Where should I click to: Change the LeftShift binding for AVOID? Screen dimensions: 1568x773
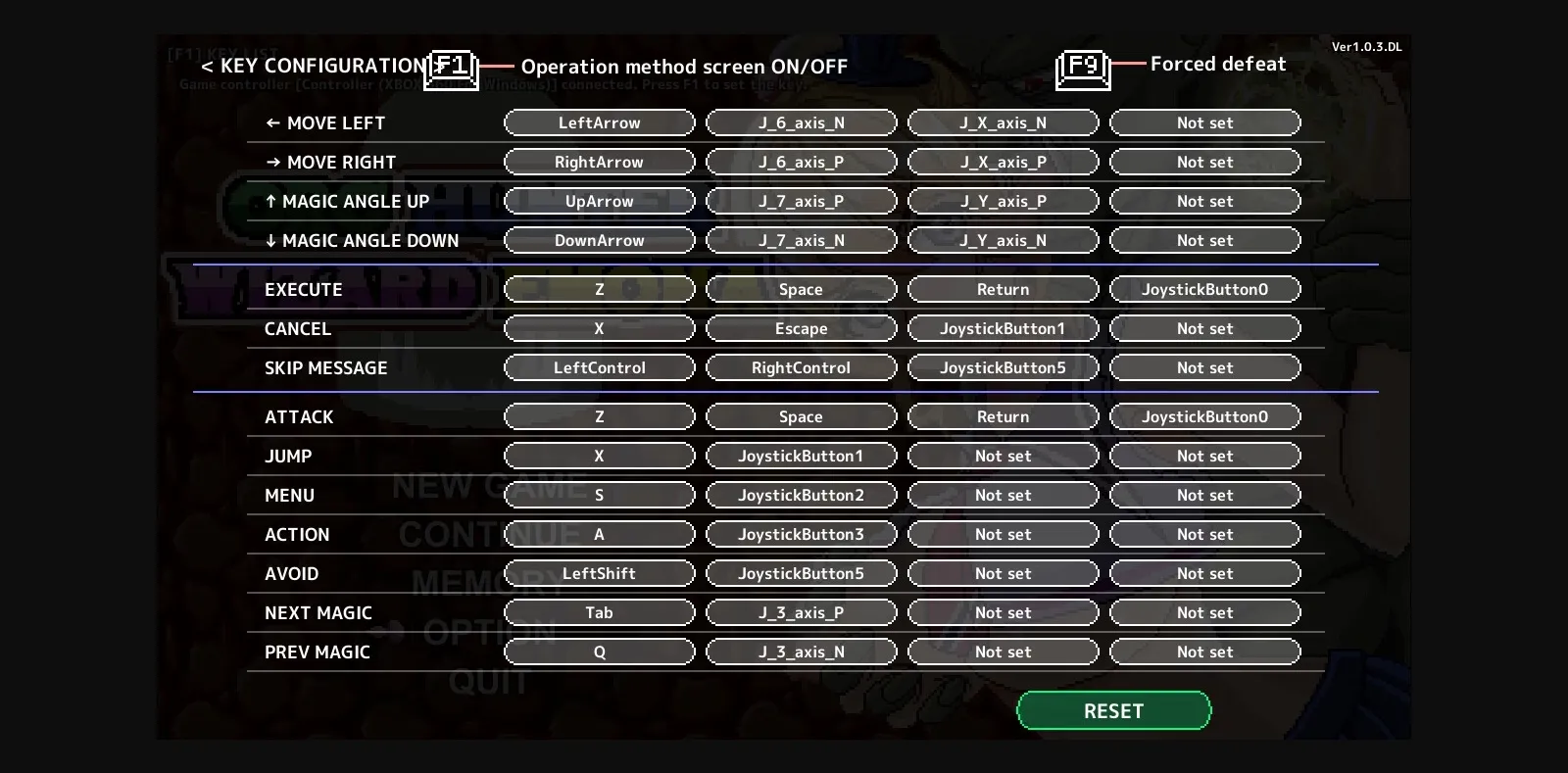[599, 573]
